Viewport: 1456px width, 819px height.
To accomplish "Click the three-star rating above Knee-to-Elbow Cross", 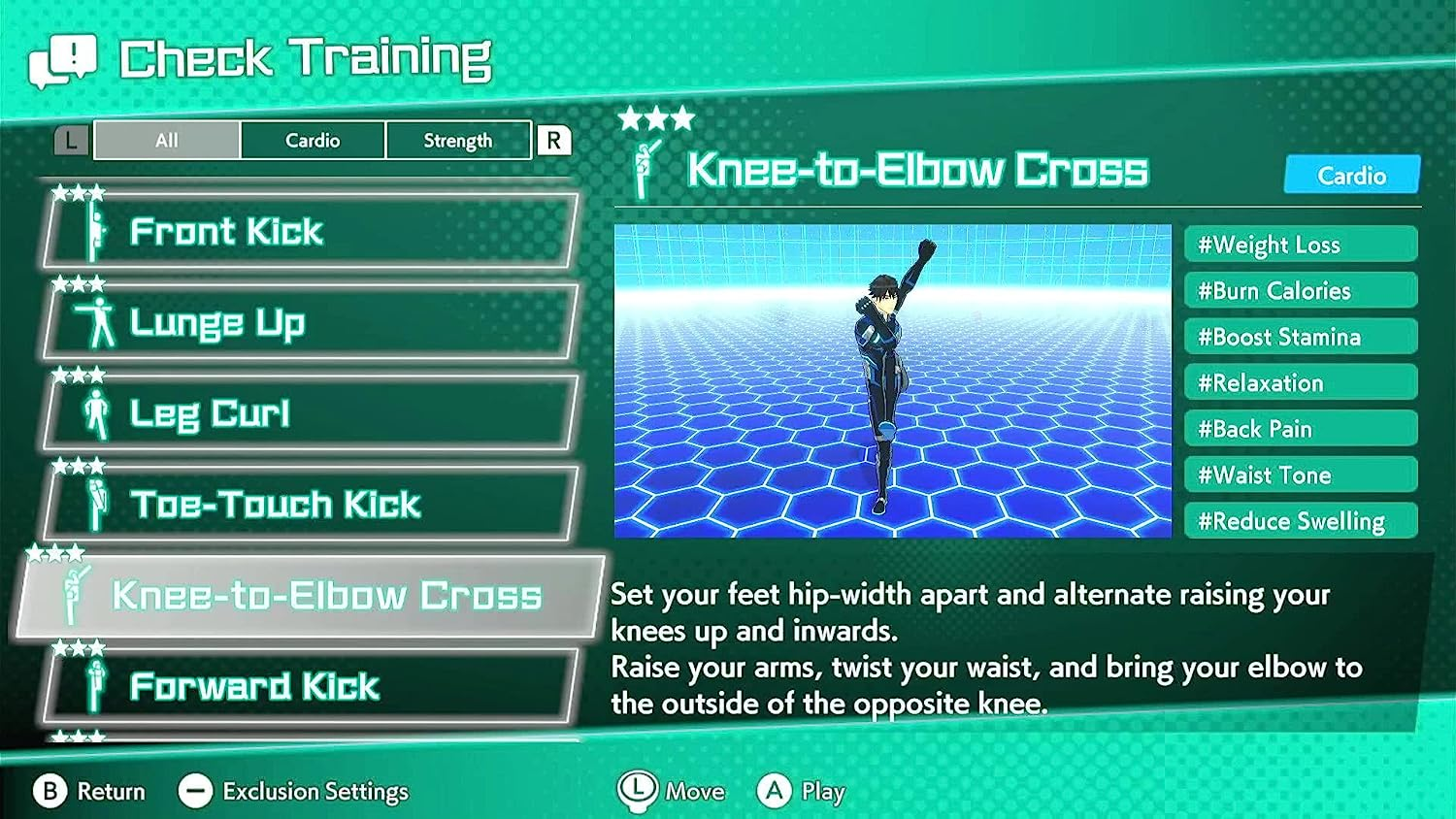I will tap(656, 118).
